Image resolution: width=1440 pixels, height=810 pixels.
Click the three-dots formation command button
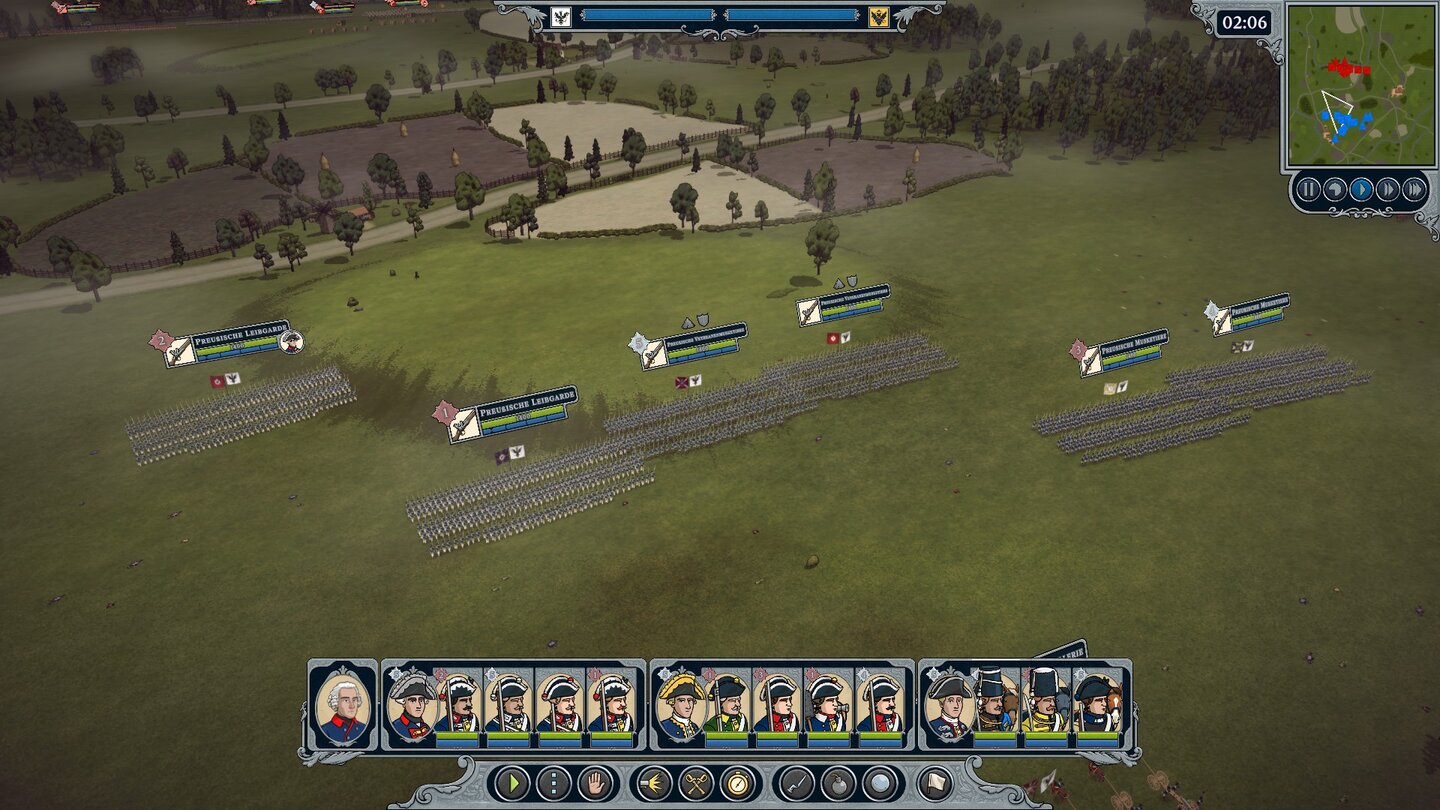click(x=554, y=783)
